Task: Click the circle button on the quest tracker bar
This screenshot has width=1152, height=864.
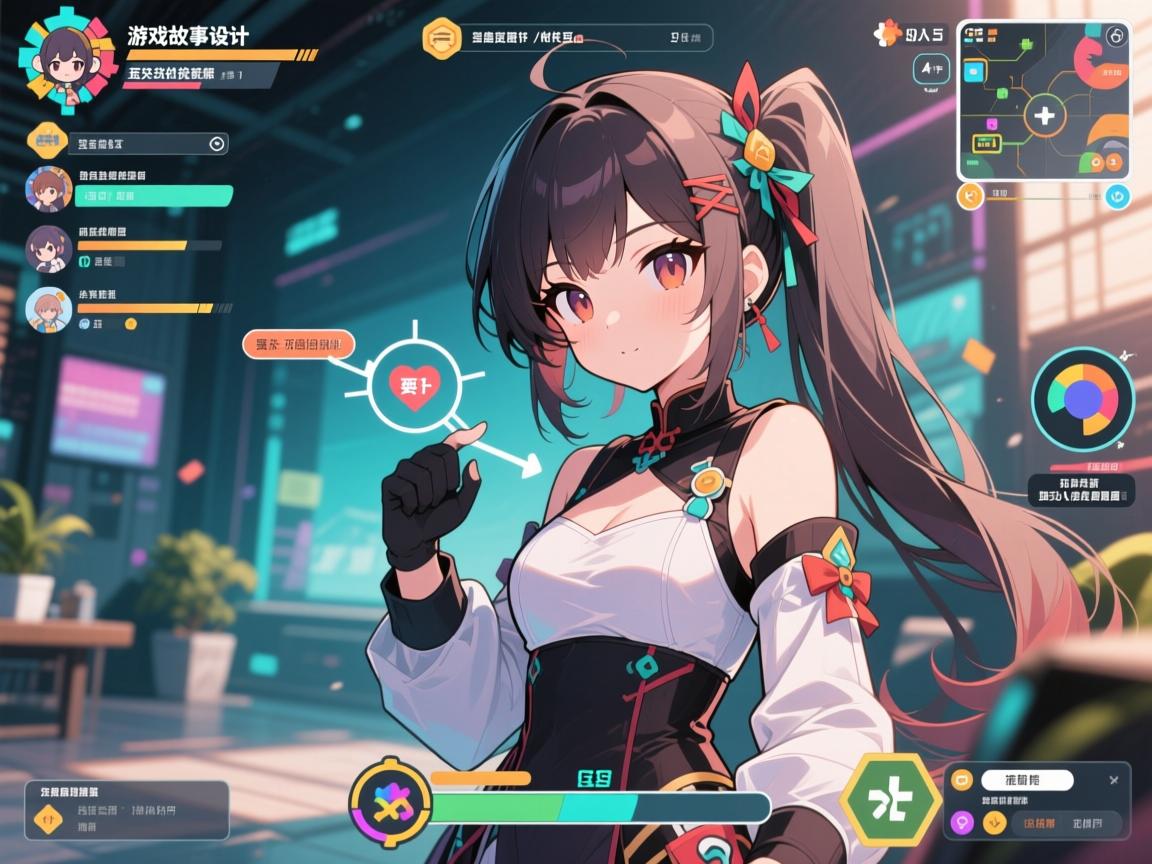Action: 217,144
